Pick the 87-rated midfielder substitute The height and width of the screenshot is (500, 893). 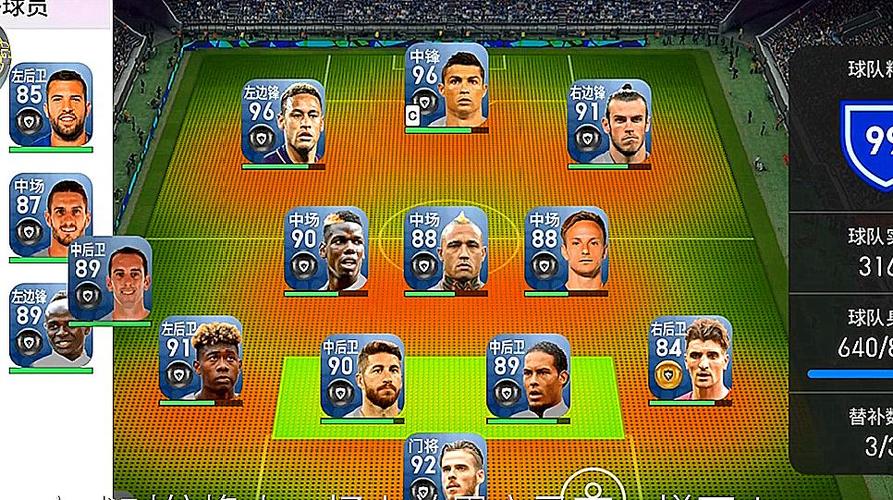pos(50,214)
